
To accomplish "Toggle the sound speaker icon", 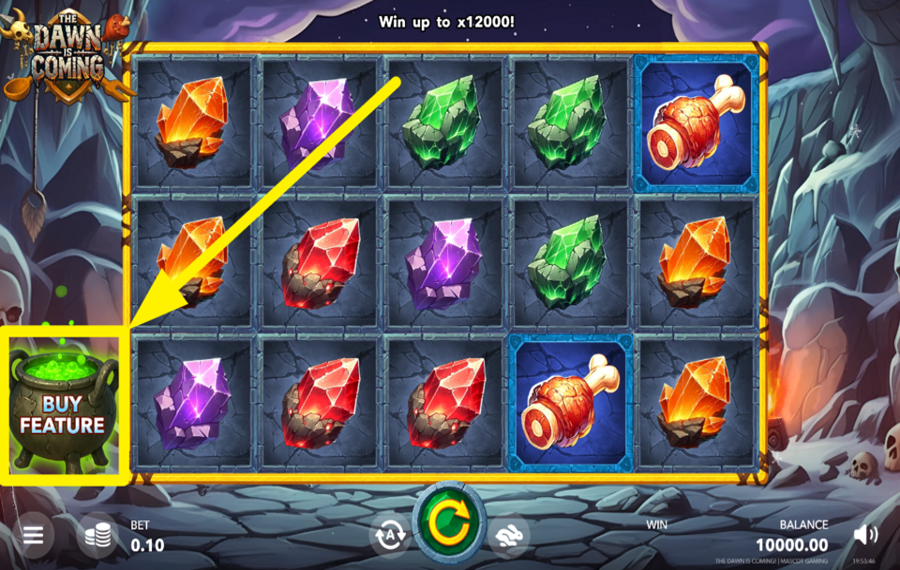I will (x=865, y=535).
